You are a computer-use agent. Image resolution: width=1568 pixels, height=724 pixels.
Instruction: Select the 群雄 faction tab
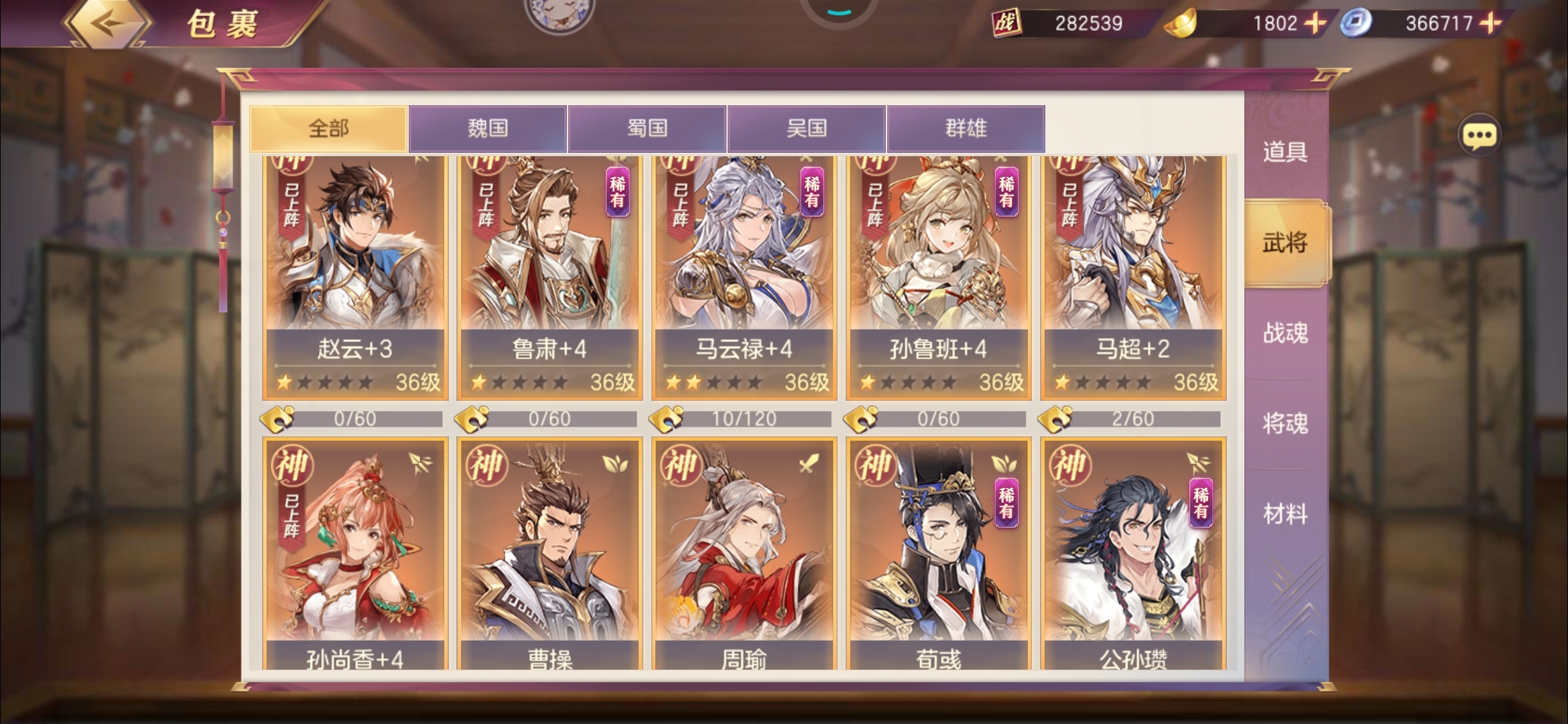[x=964, y=129]
